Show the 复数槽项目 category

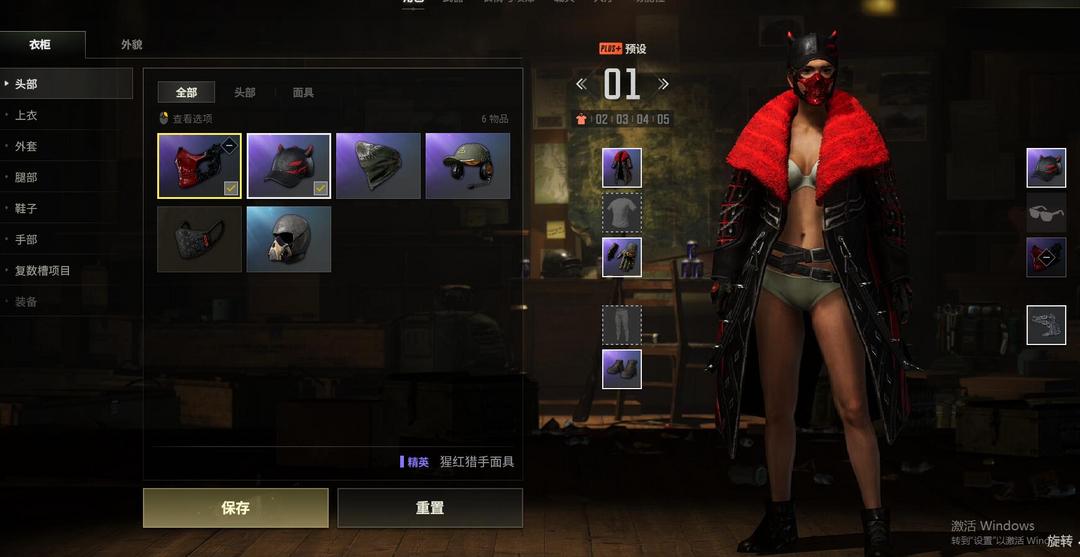point(42,270)
